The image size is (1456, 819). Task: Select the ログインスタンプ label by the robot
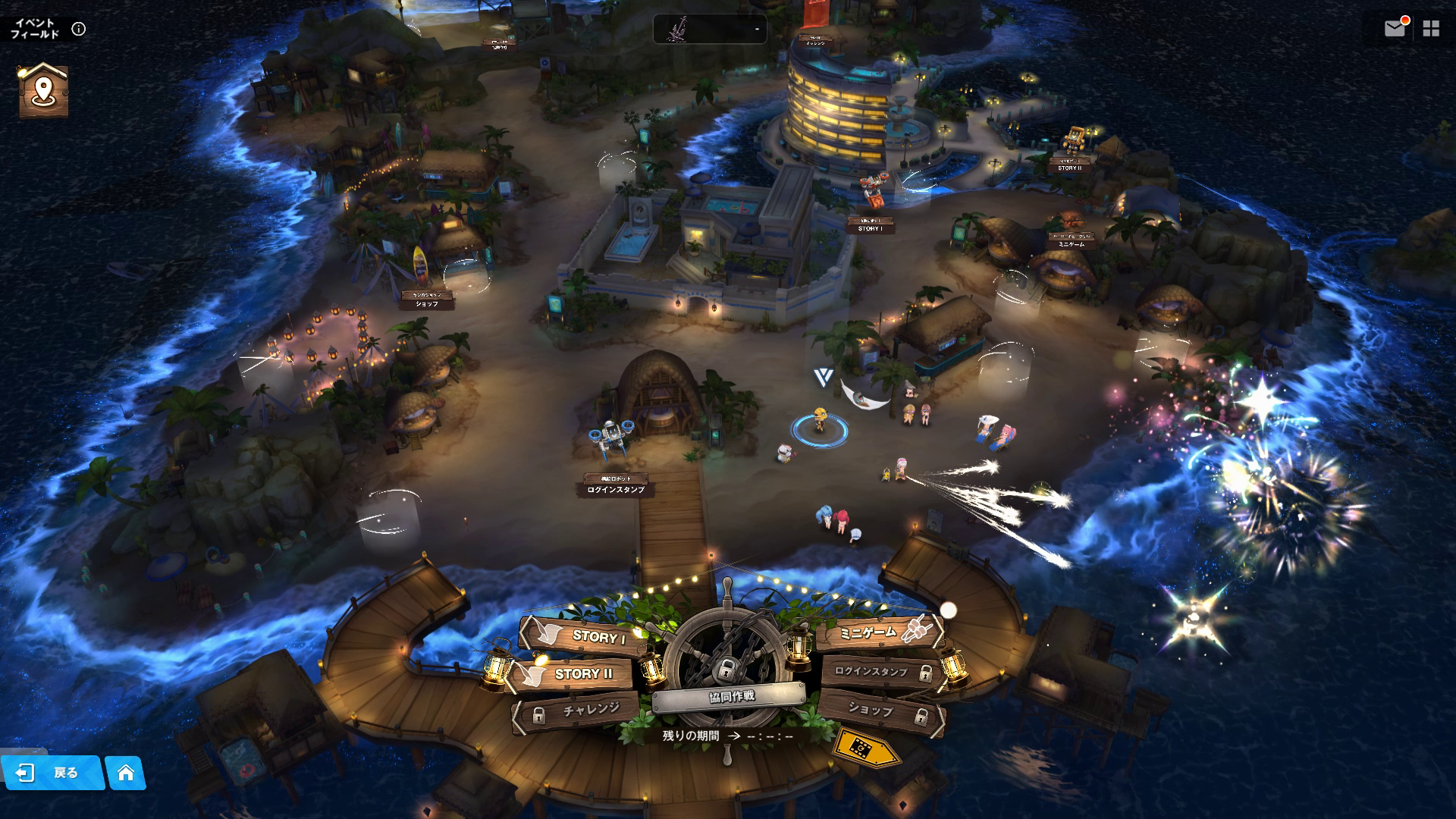(616, 490)
